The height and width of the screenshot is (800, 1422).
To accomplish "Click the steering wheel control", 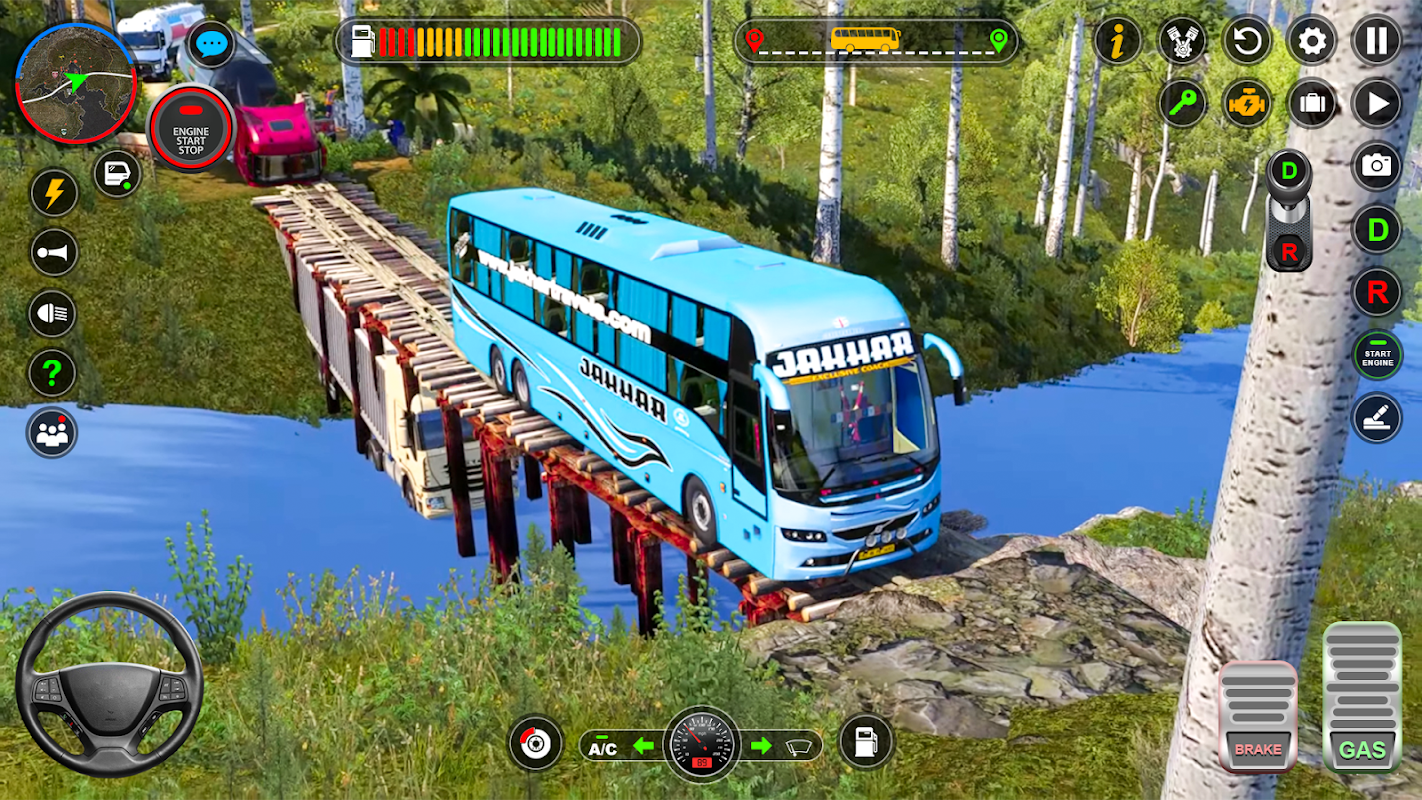I will point(109,684).
